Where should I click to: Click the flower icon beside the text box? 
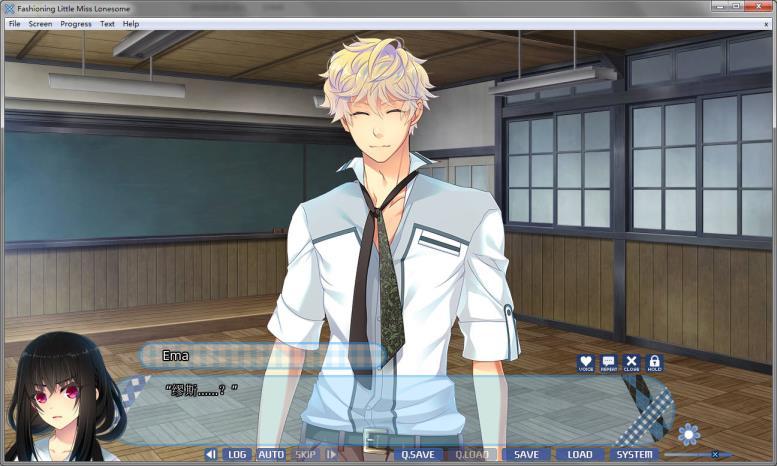click(688, 434)
